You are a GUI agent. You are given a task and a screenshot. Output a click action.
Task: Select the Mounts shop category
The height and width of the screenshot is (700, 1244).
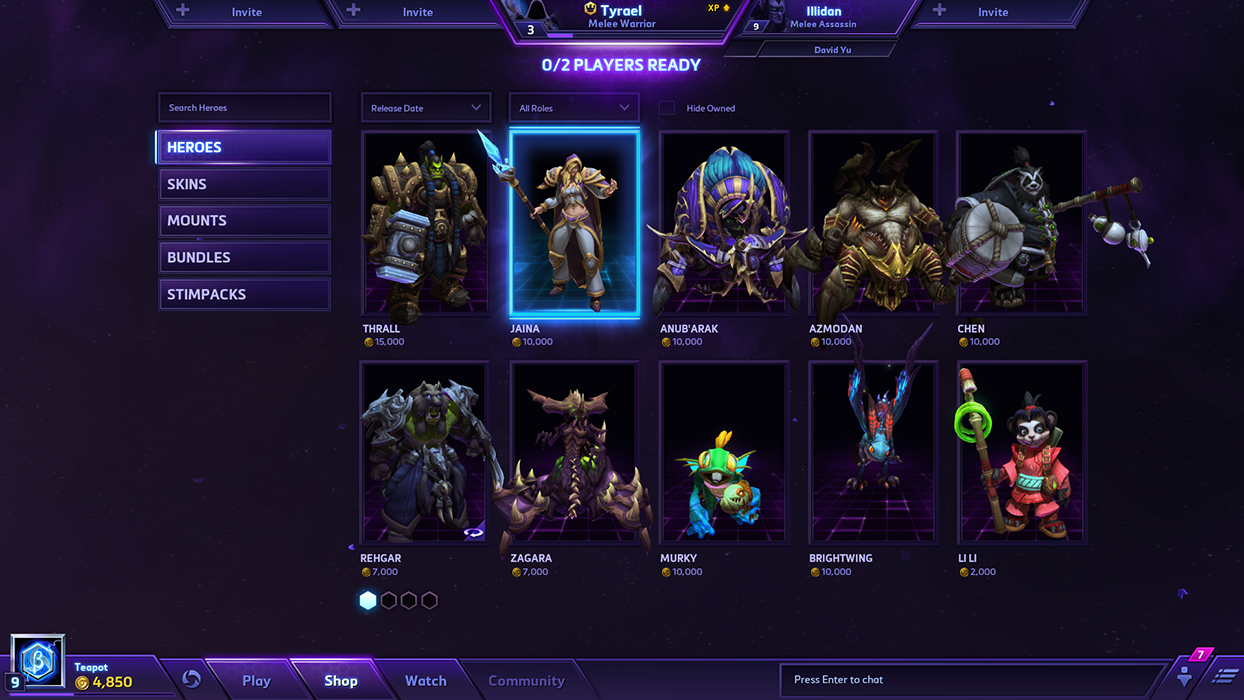click(244, 221)
